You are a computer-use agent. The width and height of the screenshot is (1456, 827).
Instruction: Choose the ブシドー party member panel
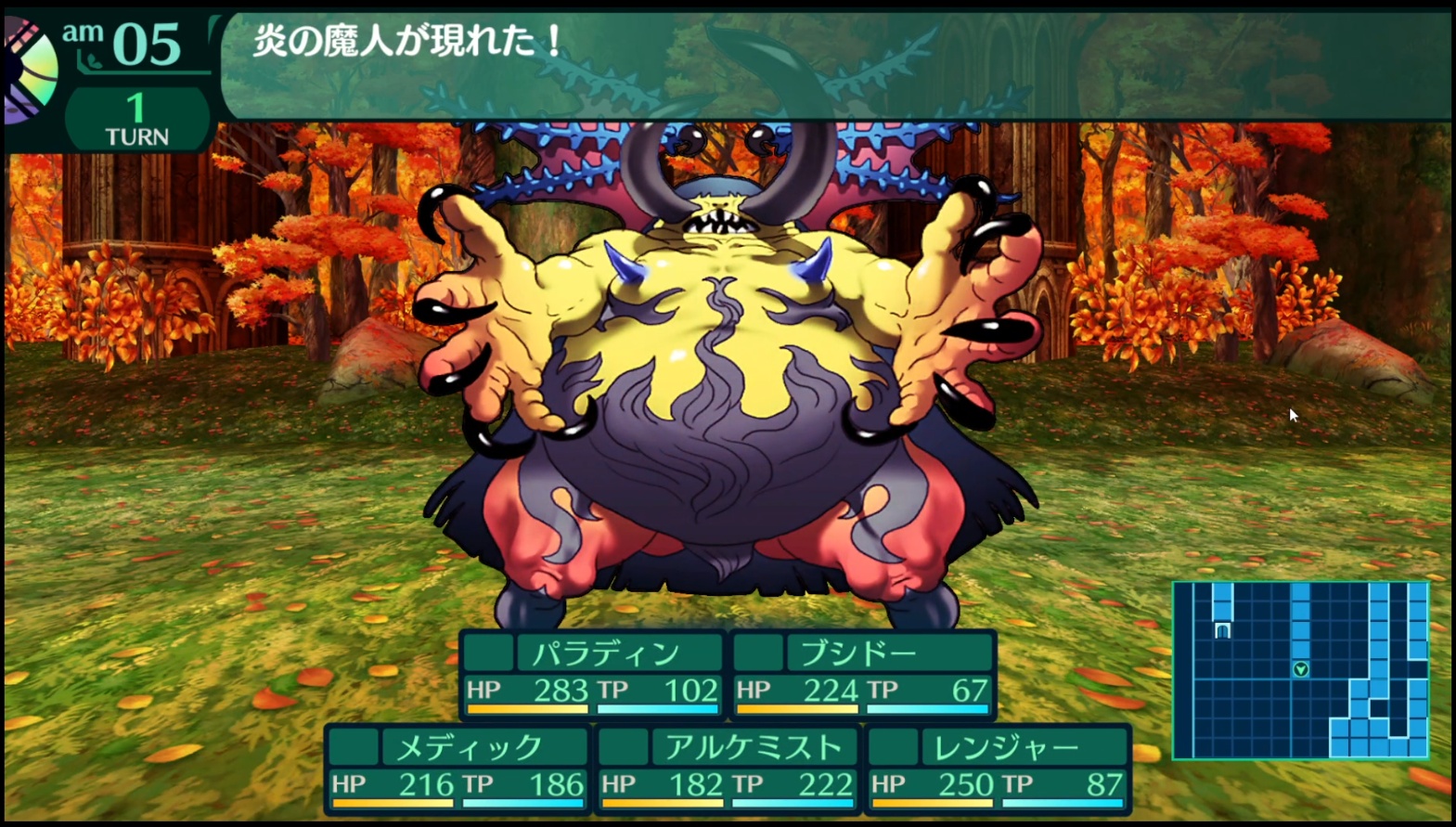point(862,675)
